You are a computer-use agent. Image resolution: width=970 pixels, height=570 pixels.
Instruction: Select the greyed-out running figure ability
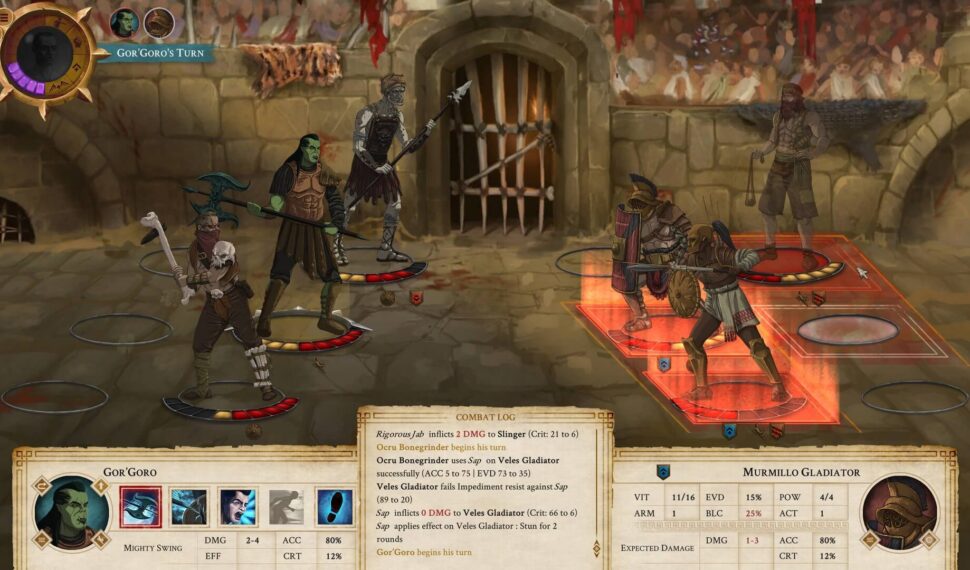coord(286,507)
